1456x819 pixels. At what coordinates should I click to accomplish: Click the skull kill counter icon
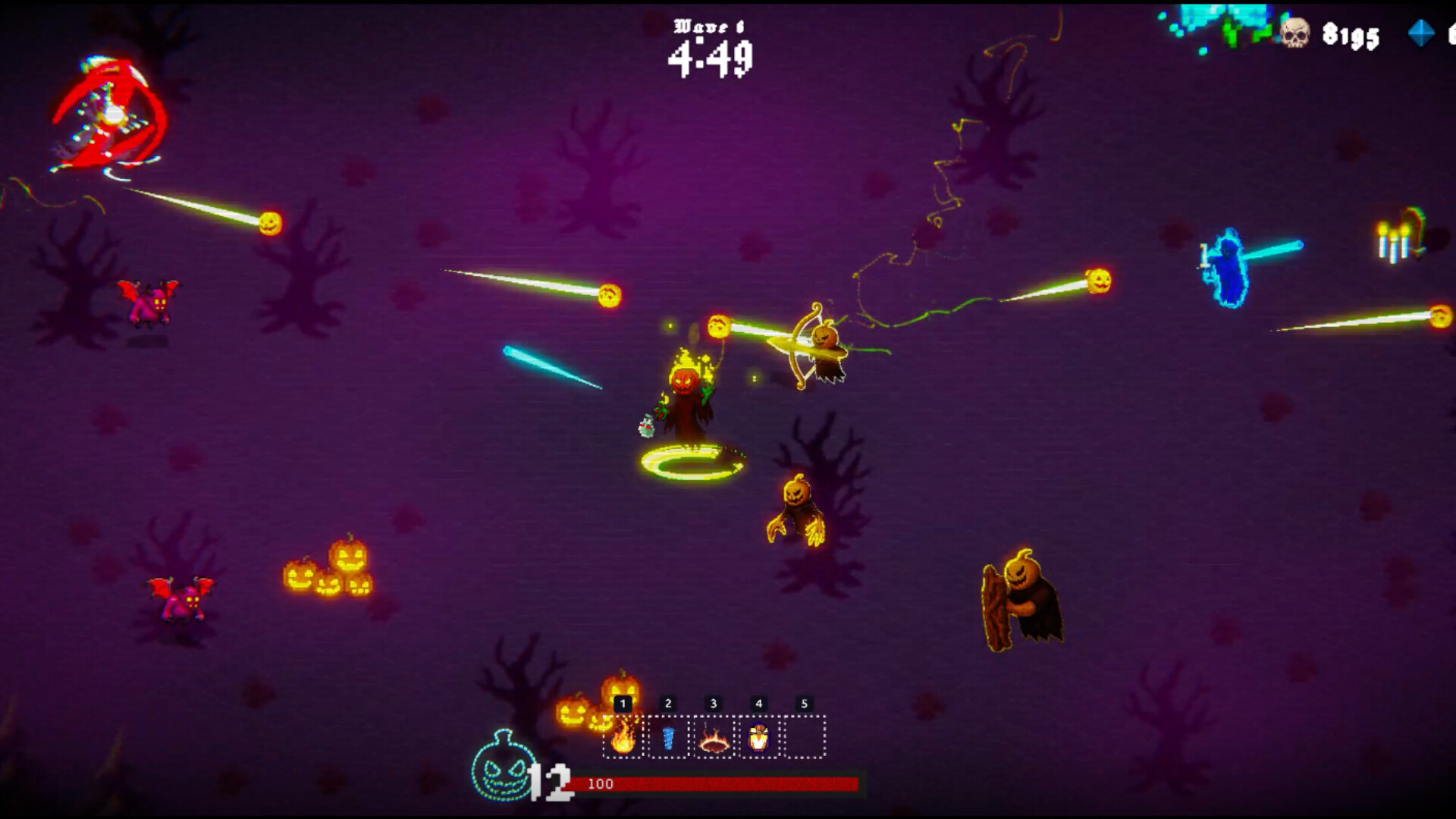pos(1297,33)
